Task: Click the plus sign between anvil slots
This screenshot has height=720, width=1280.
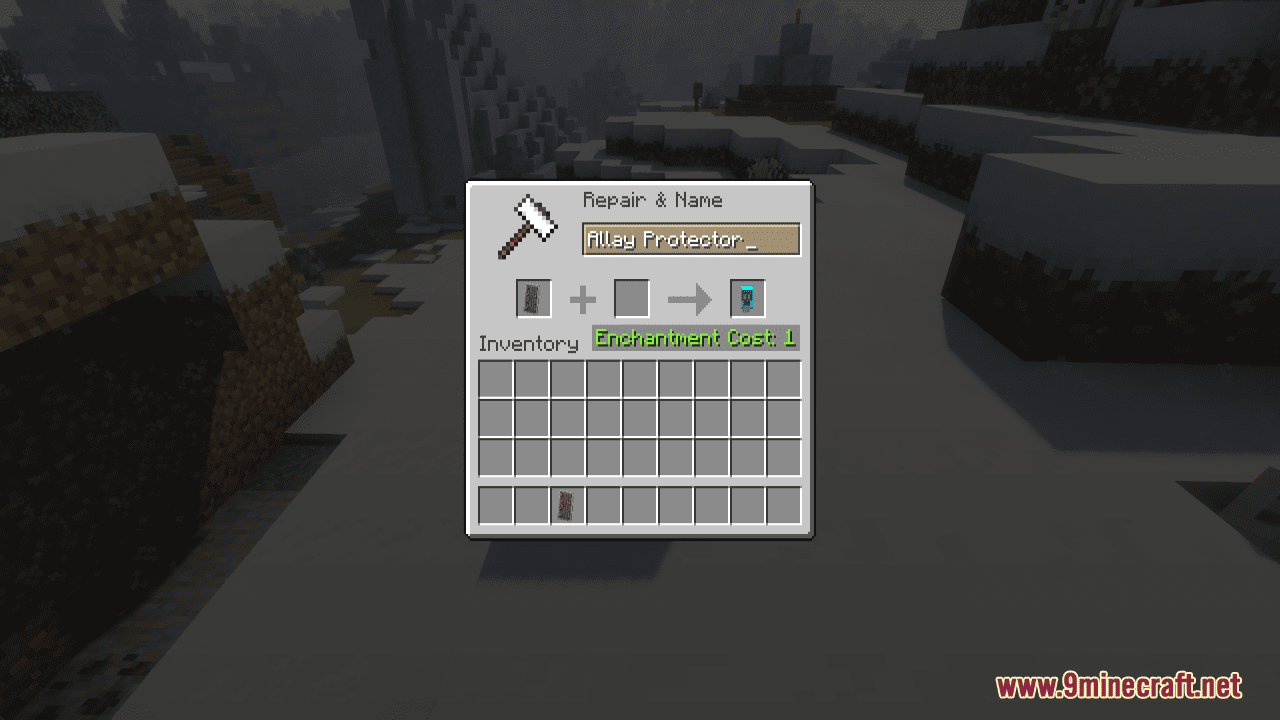Action: pyautogui.click(x=583, y=298)
